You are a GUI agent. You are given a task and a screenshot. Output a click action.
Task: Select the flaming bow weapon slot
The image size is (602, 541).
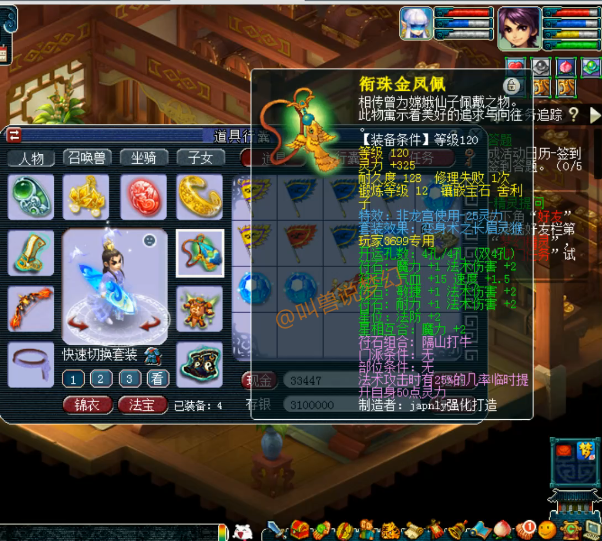click(31, 308)
